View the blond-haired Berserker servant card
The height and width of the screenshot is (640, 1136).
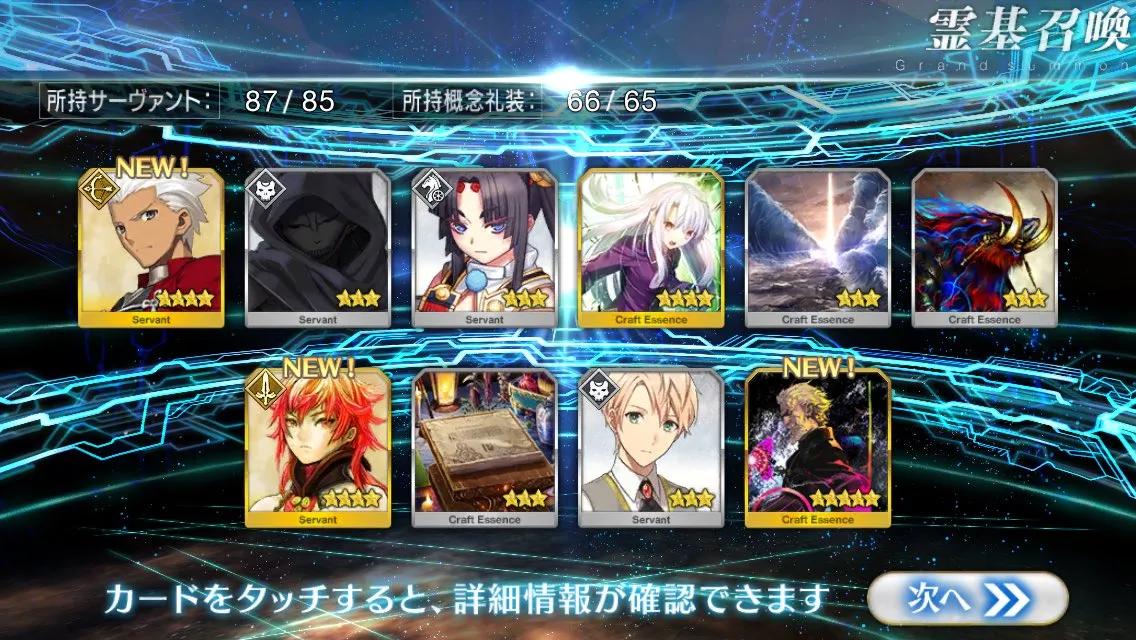click(x=651, y=448)
